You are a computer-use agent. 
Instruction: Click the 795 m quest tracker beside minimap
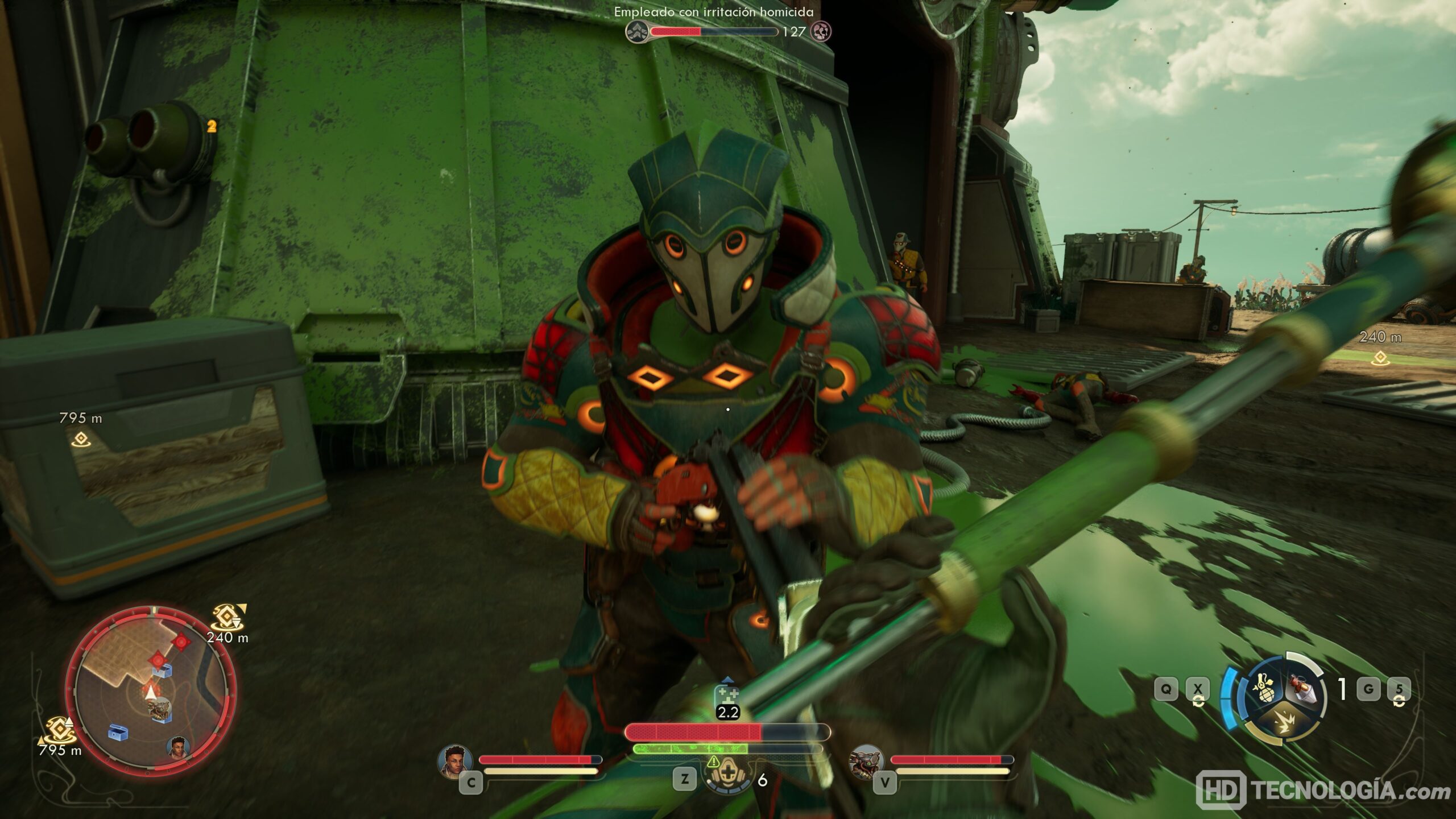(59, 736)
